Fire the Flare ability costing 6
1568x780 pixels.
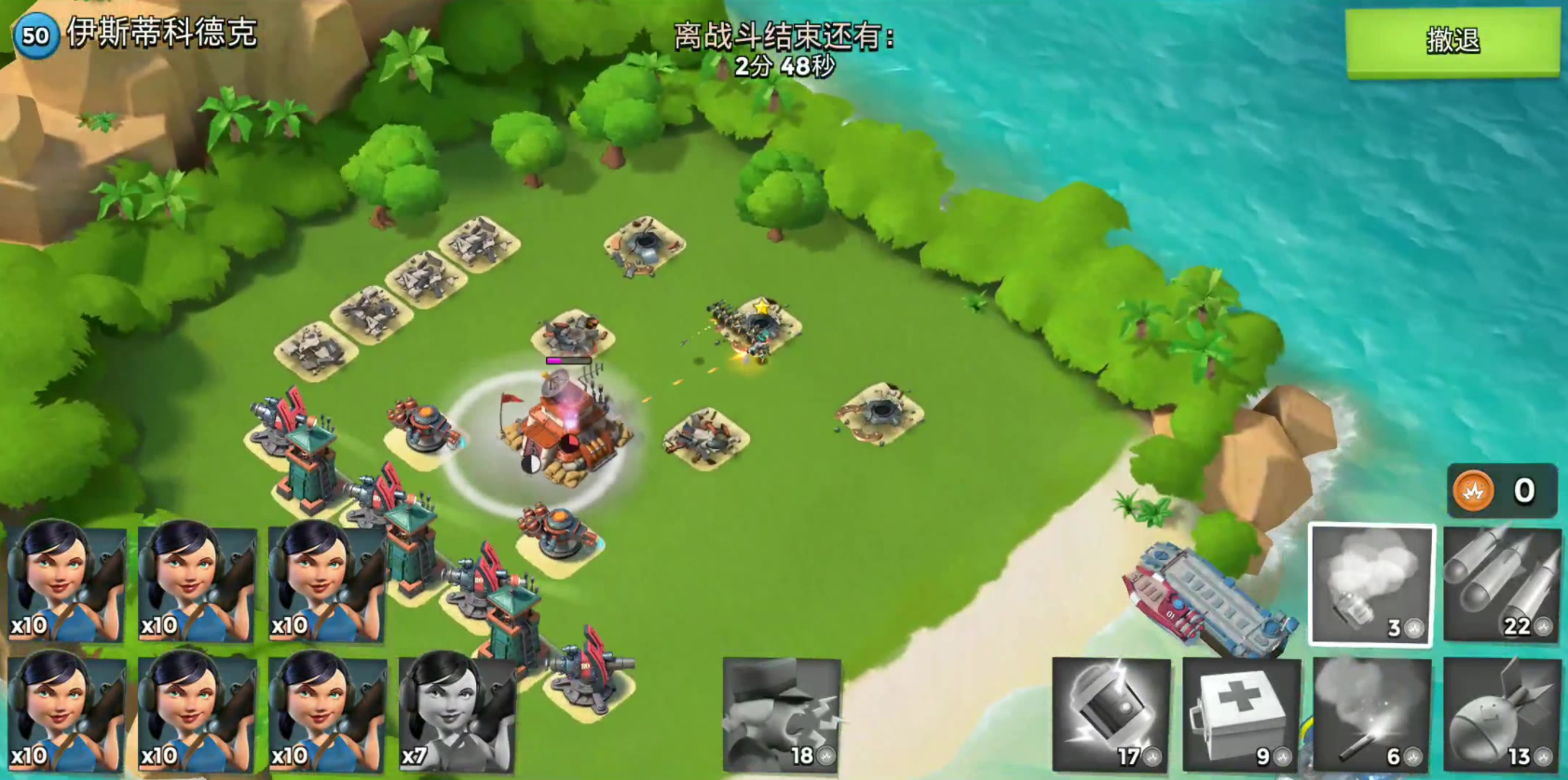(1370, 714)
